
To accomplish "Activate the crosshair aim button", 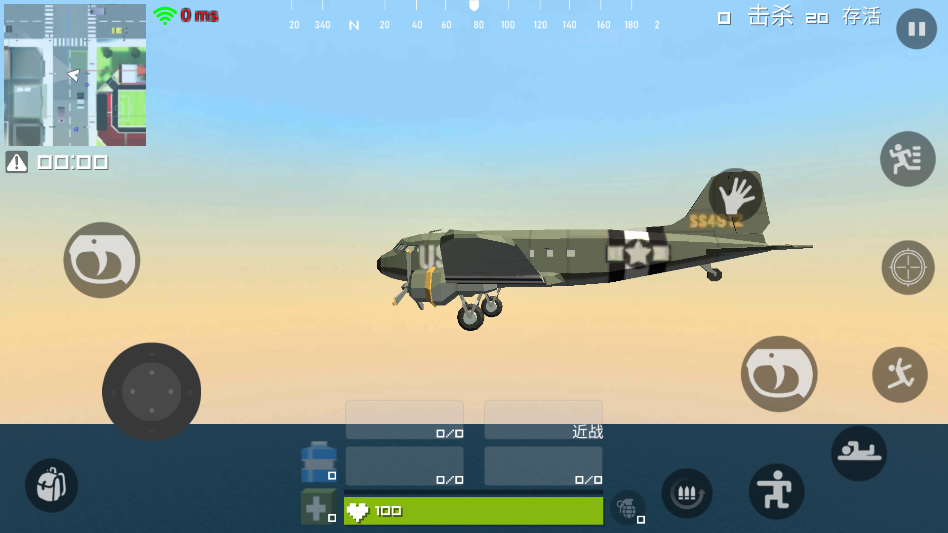I will click(x=907, y=267).
